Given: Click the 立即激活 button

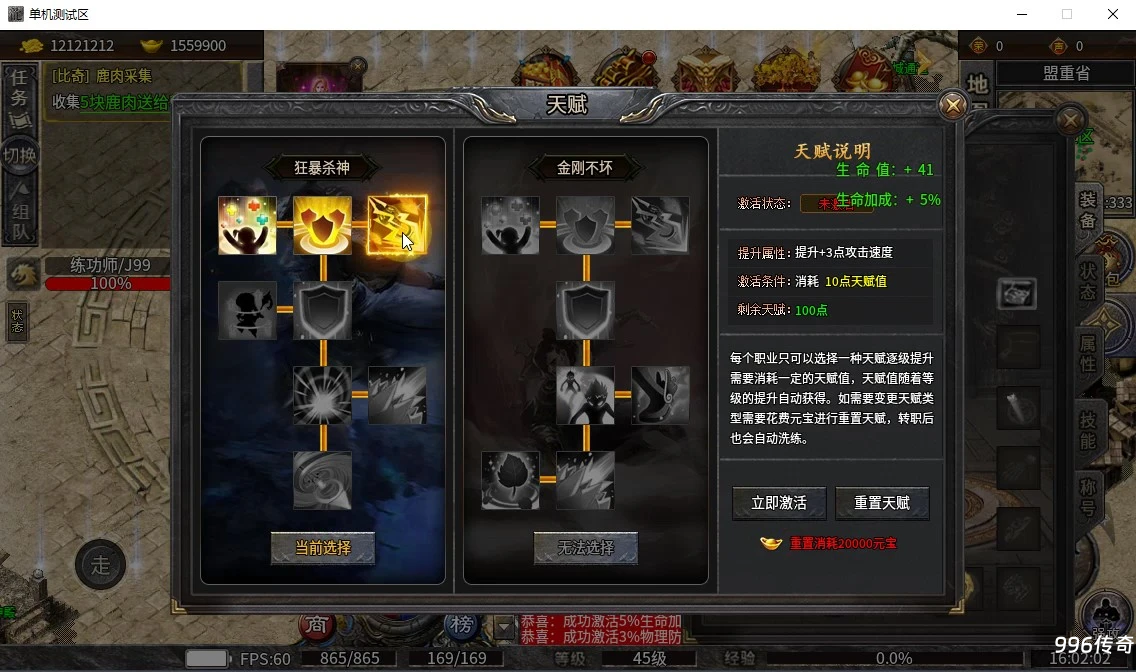Looking at the screenshot, I should click(x=779, y=503).
